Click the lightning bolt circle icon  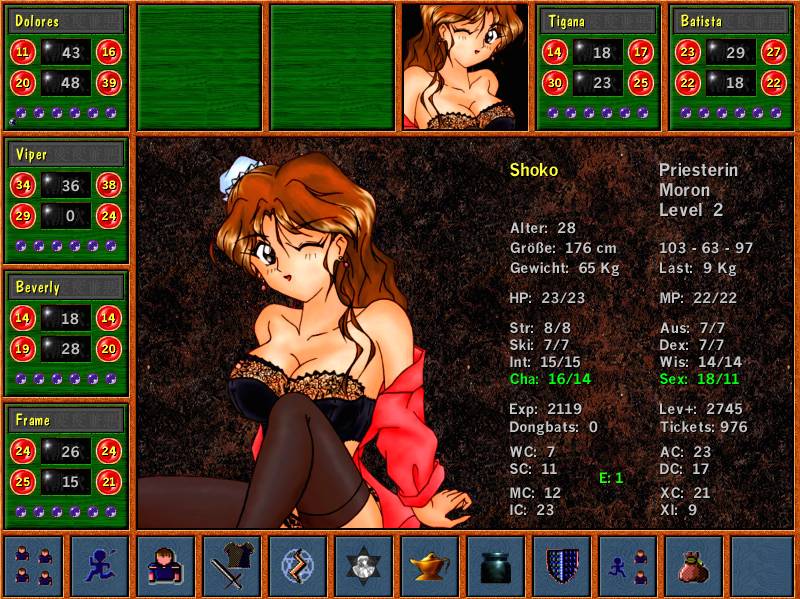click(x=298, y=566)
